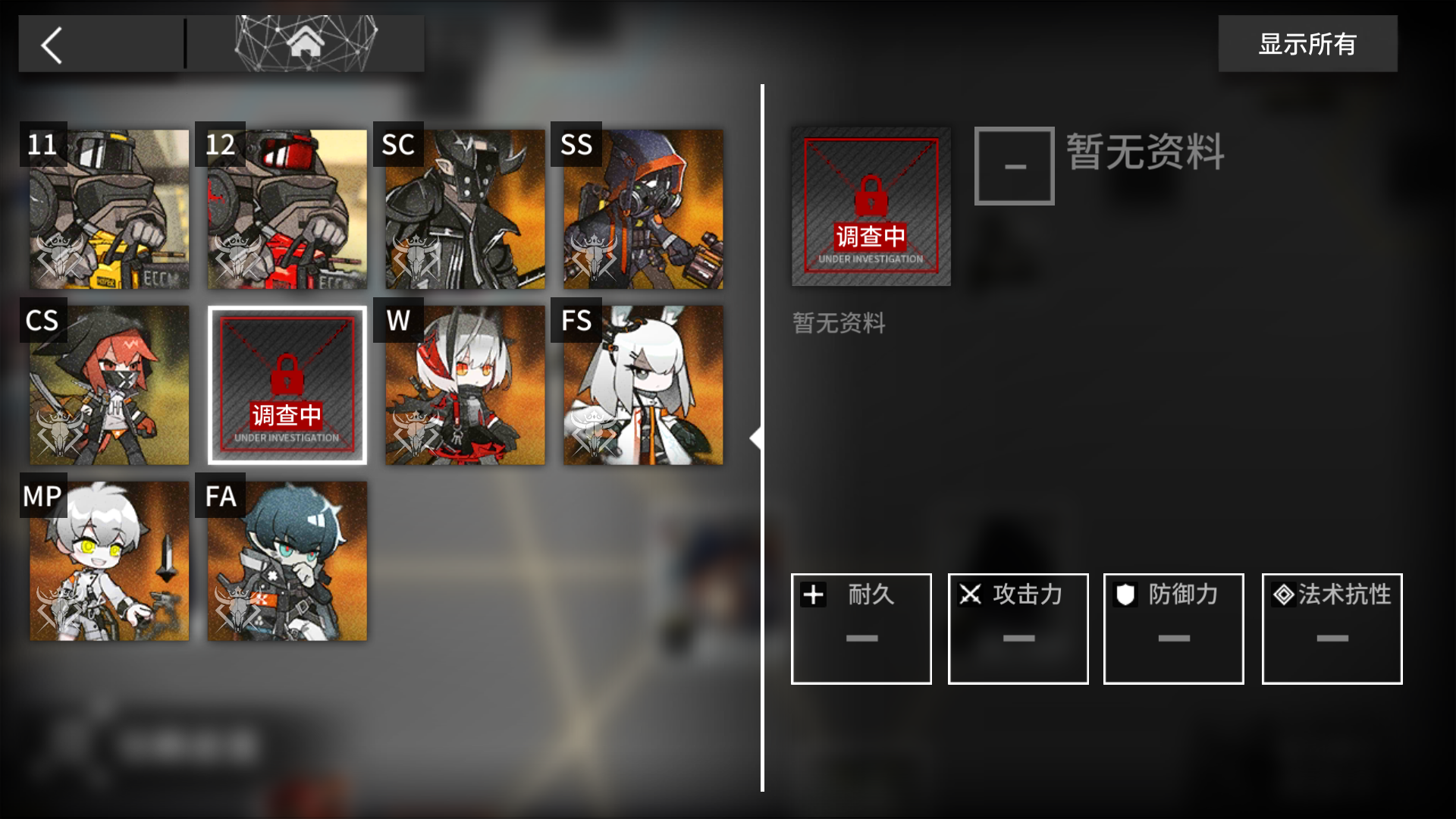
Task: Click the diamond 法术抗性 arts resistance icon
Action: 1283,595
